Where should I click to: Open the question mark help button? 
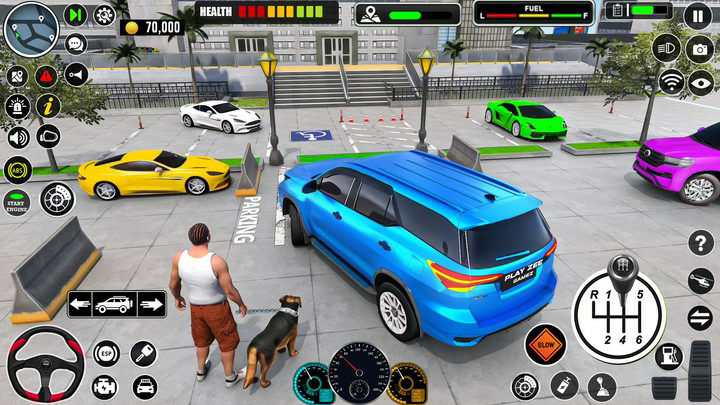[x=702, y=243]
